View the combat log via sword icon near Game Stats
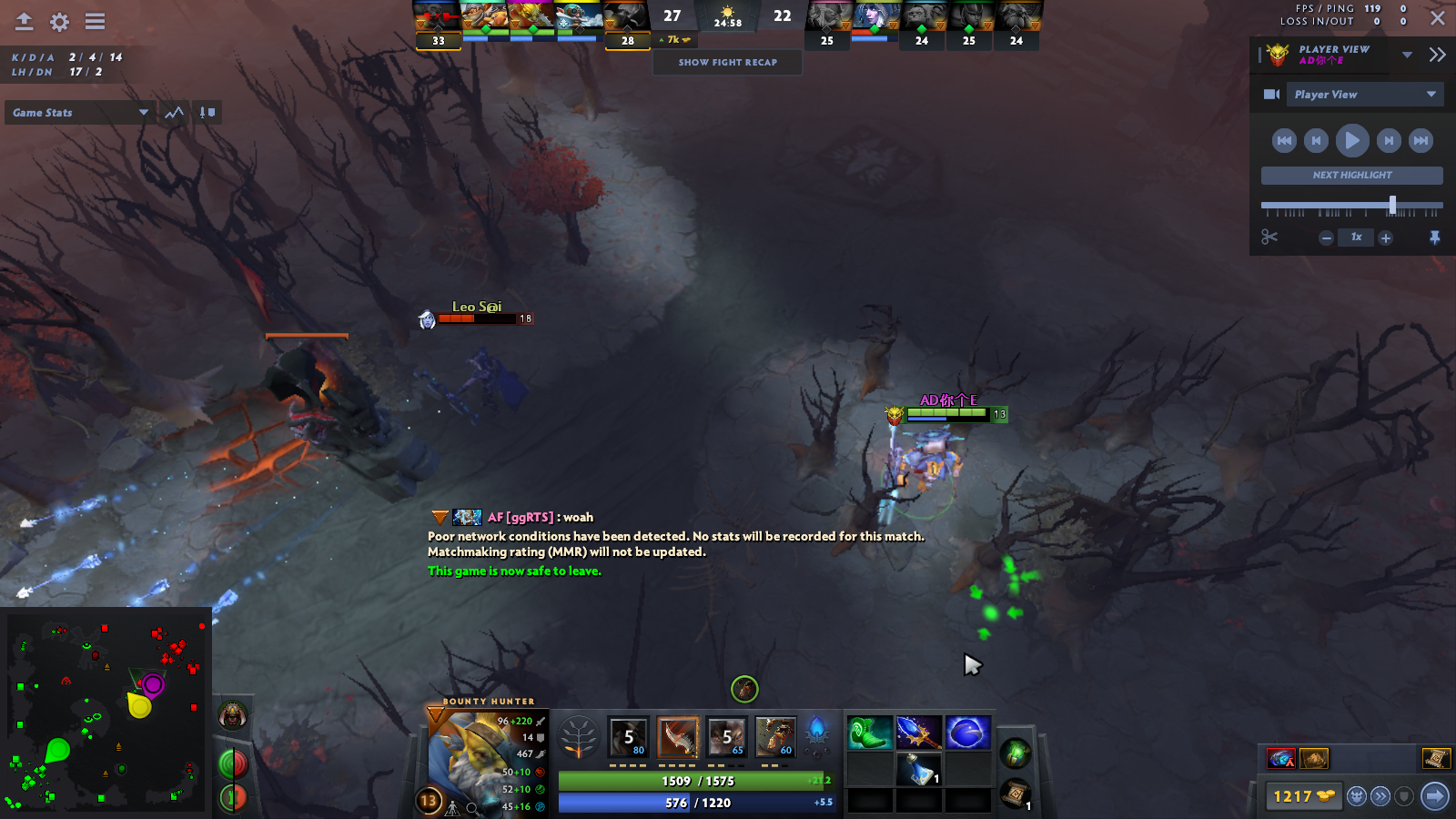 pyautogui.click(x=207, y=112)
